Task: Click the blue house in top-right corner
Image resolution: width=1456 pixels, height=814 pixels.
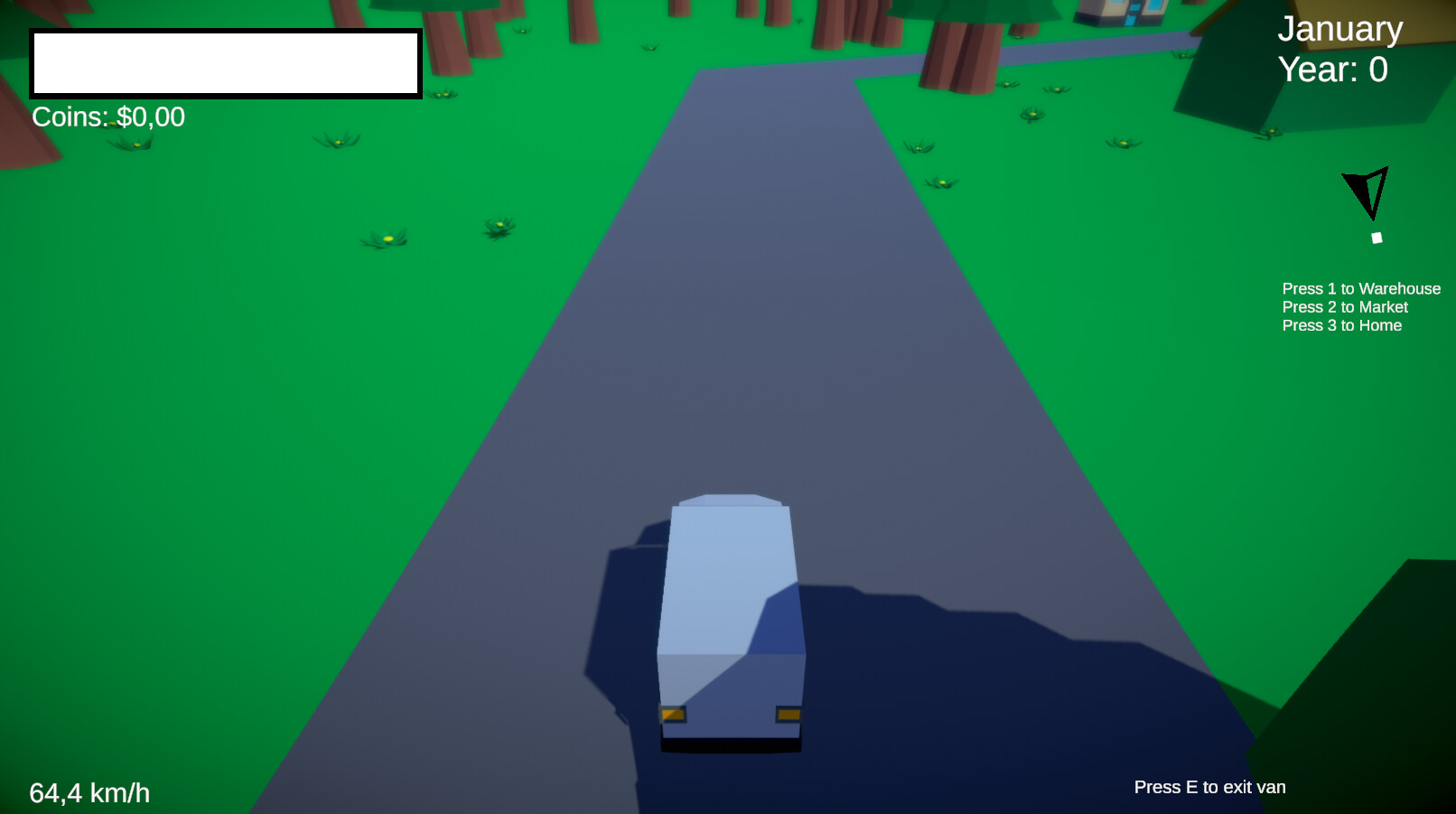Action: [x=1120, y=14]
